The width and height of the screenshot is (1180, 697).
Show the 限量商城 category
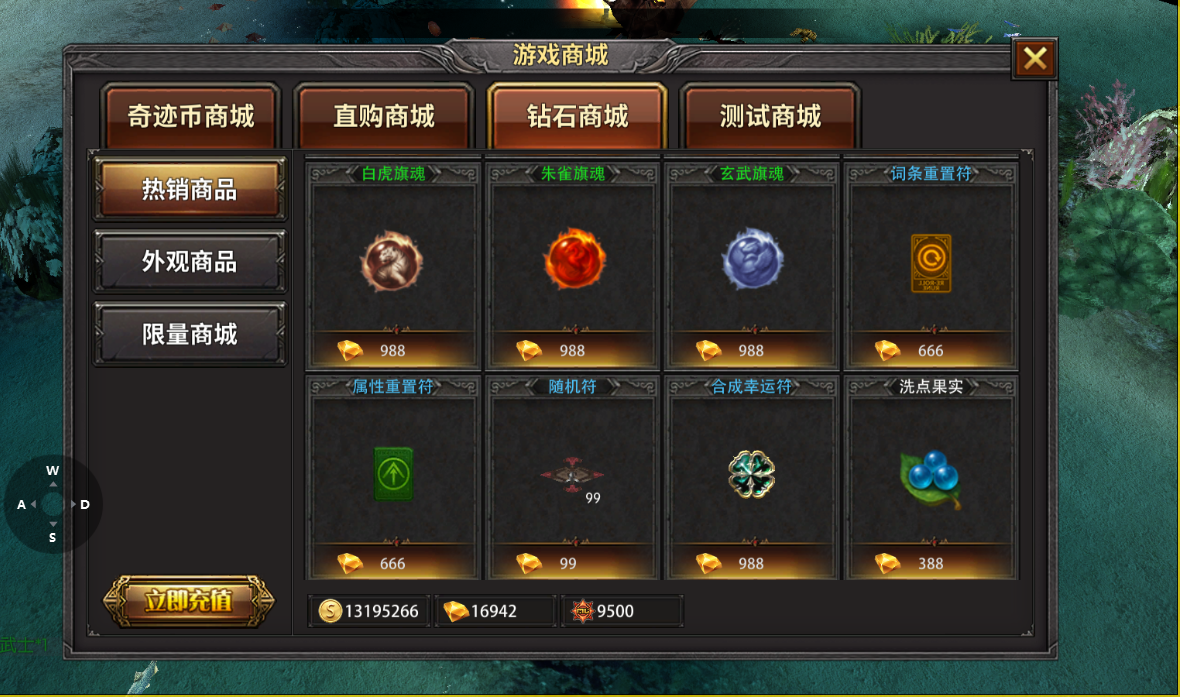coord(189,334)
